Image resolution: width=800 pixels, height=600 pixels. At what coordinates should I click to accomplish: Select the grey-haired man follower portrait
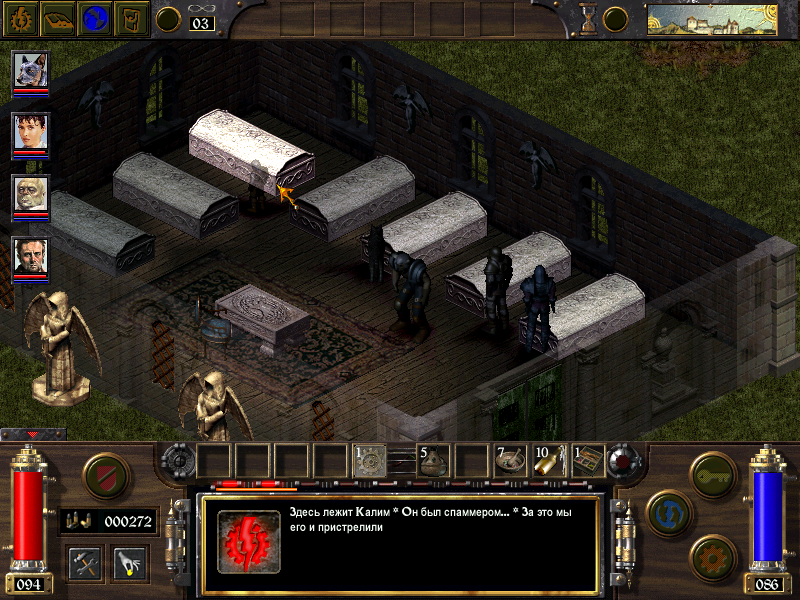(x=30, y=257)
